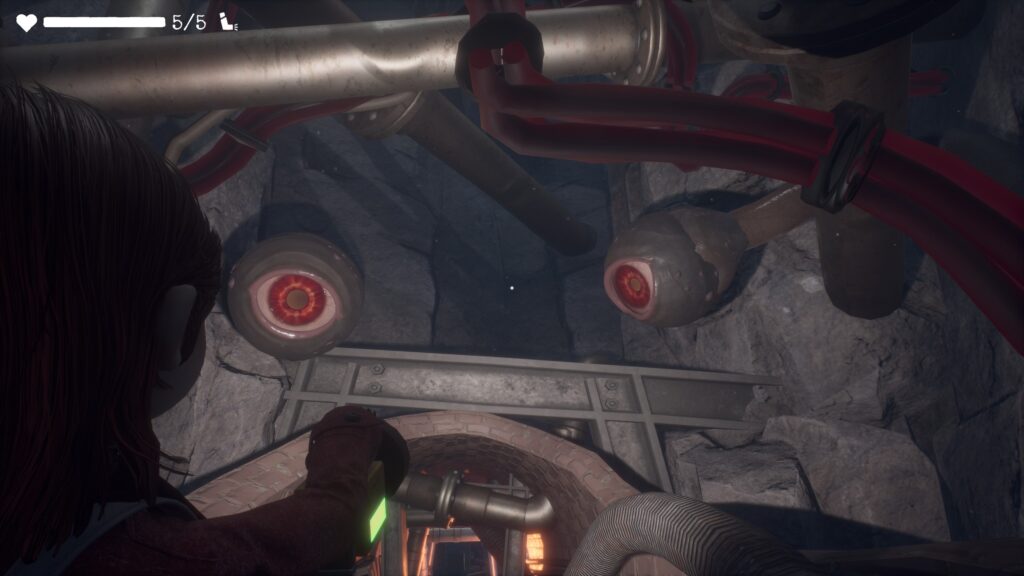Click the boot icon beside the health counter
This screenshot has width=1024, height=576.
pyautogui.click(x=229, y=22)
